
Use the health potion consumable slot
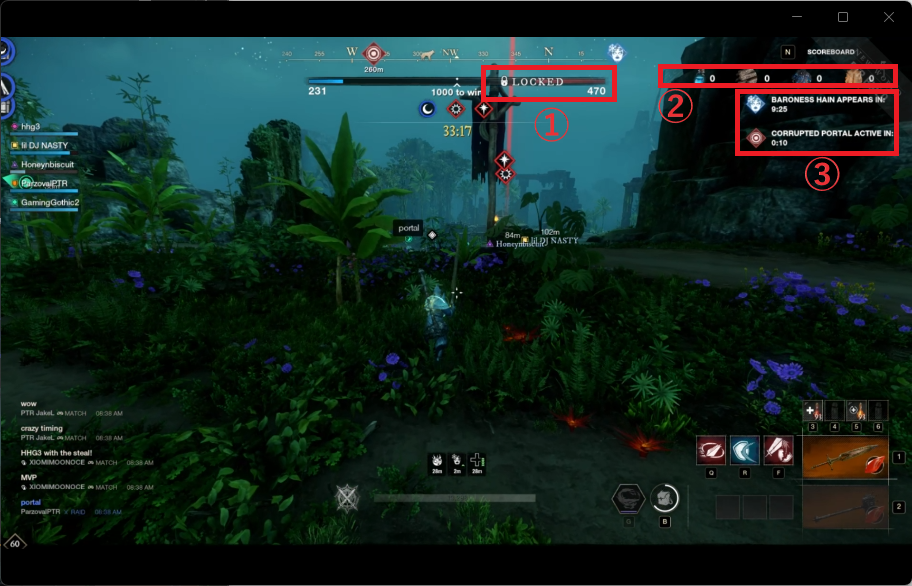[813, 411]
